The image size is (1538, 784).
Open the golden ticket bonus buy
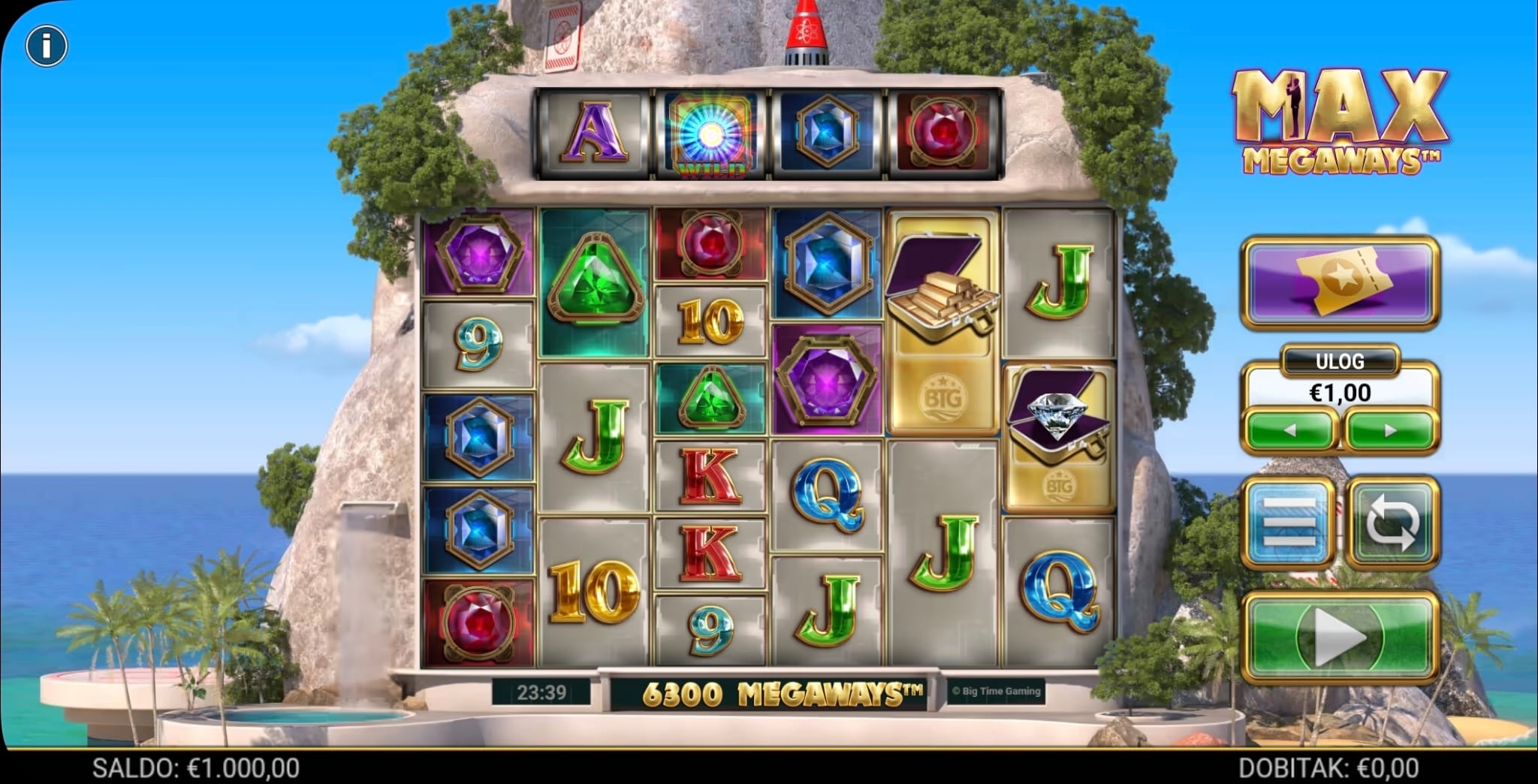coord(1340,282)
